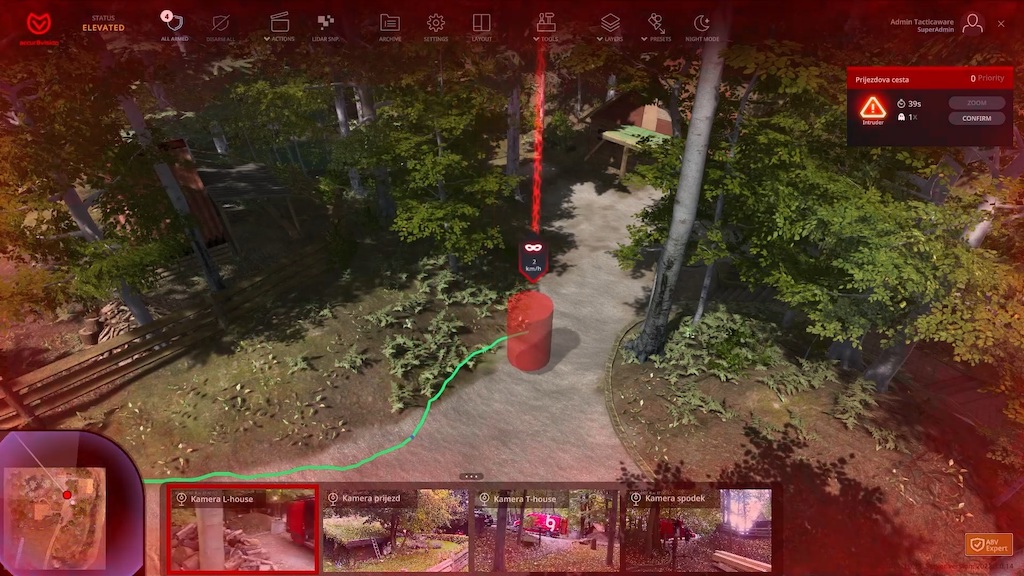Expand the Tools dropdown

[x=545, y=26]
